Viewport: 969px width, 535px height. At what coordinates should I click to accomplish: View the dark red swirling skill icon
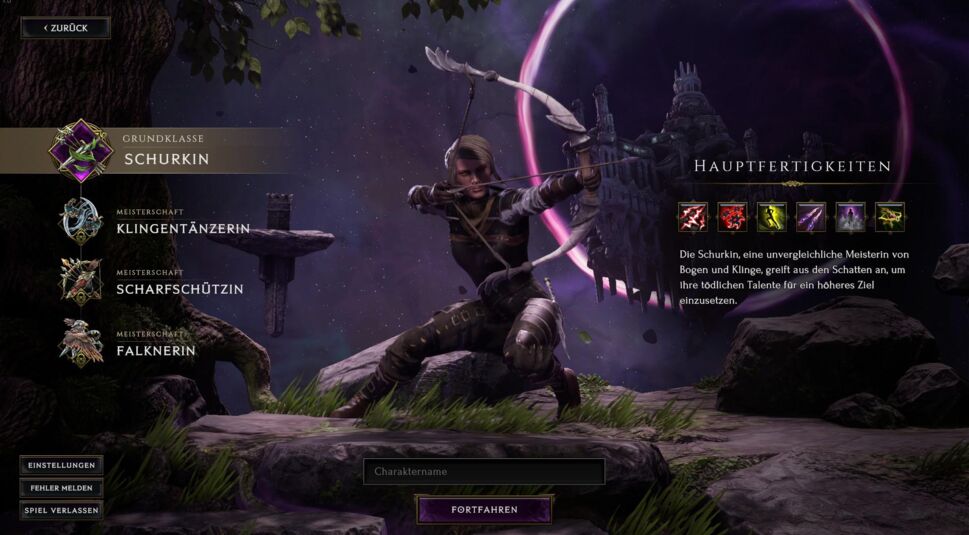click(x=731, y=217)
